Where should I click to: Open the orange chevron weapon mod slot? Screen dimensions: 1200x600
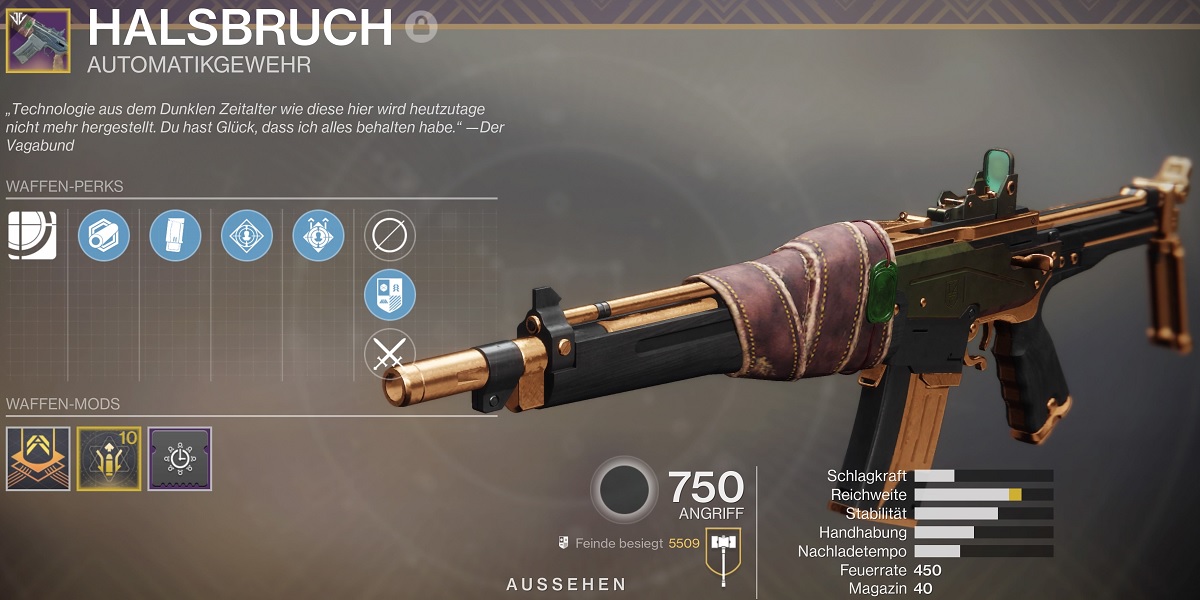pyautogui.click(x=38, y=459)
